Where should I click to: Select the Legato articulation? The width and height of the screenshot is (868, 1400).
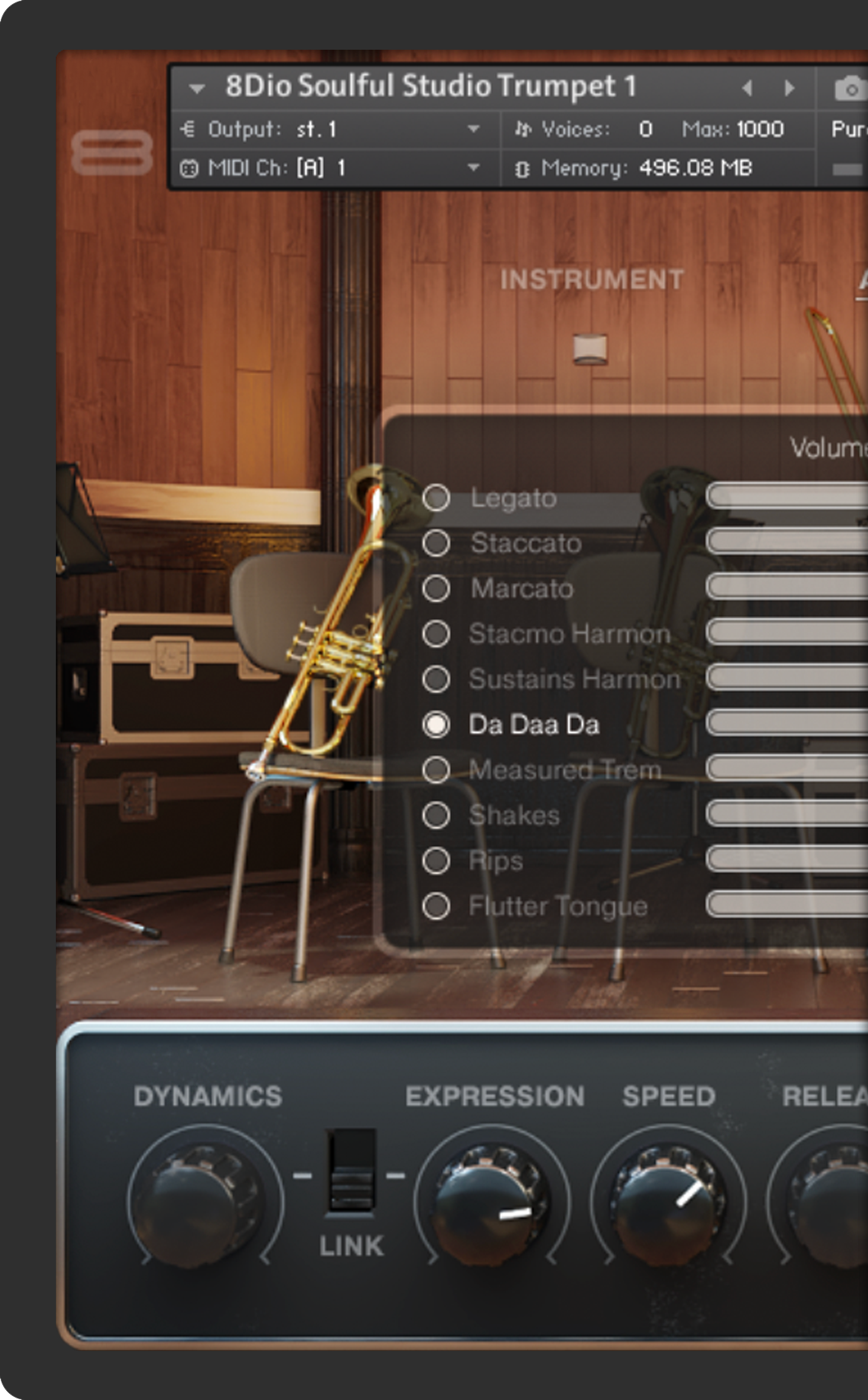pos(436,498)
